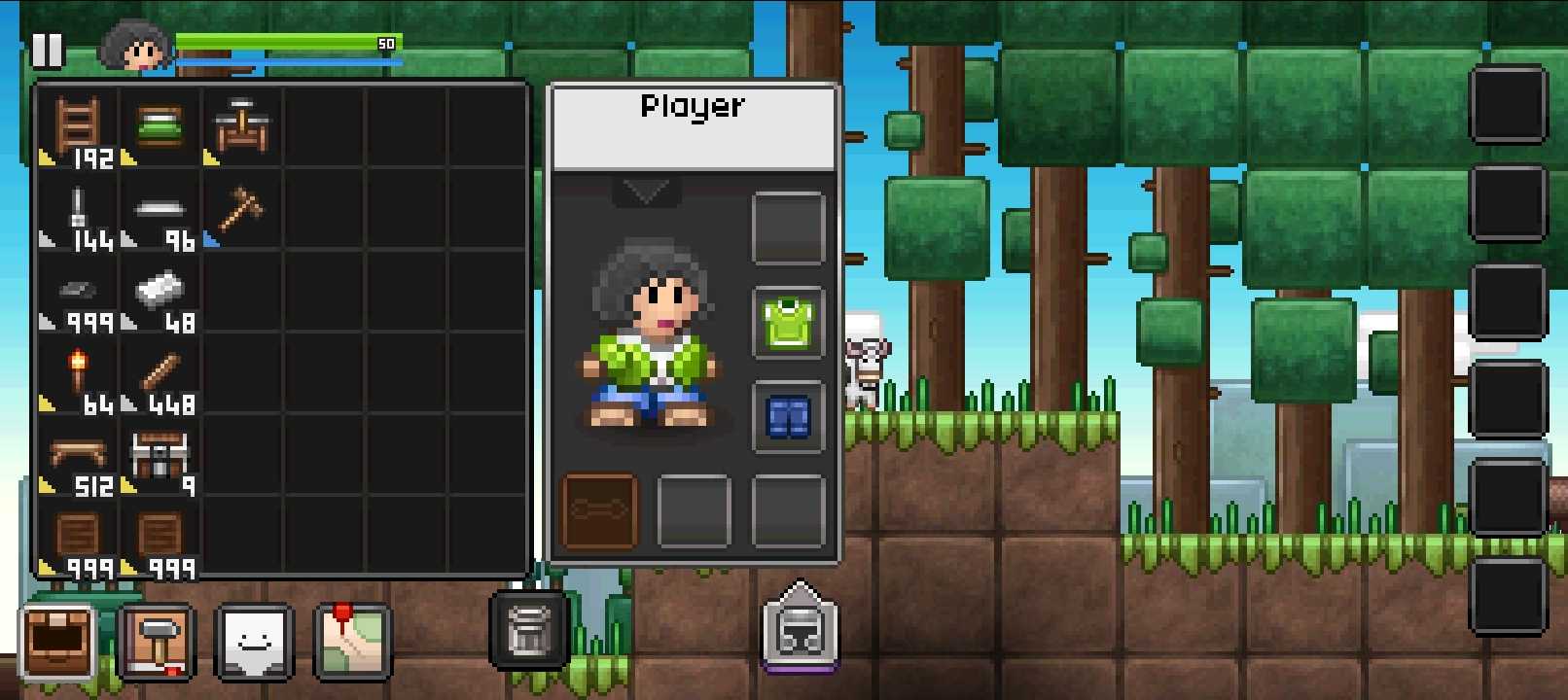Pause the game
Image resolution: width=1568 pixels, height=700 pixels.
47,50
